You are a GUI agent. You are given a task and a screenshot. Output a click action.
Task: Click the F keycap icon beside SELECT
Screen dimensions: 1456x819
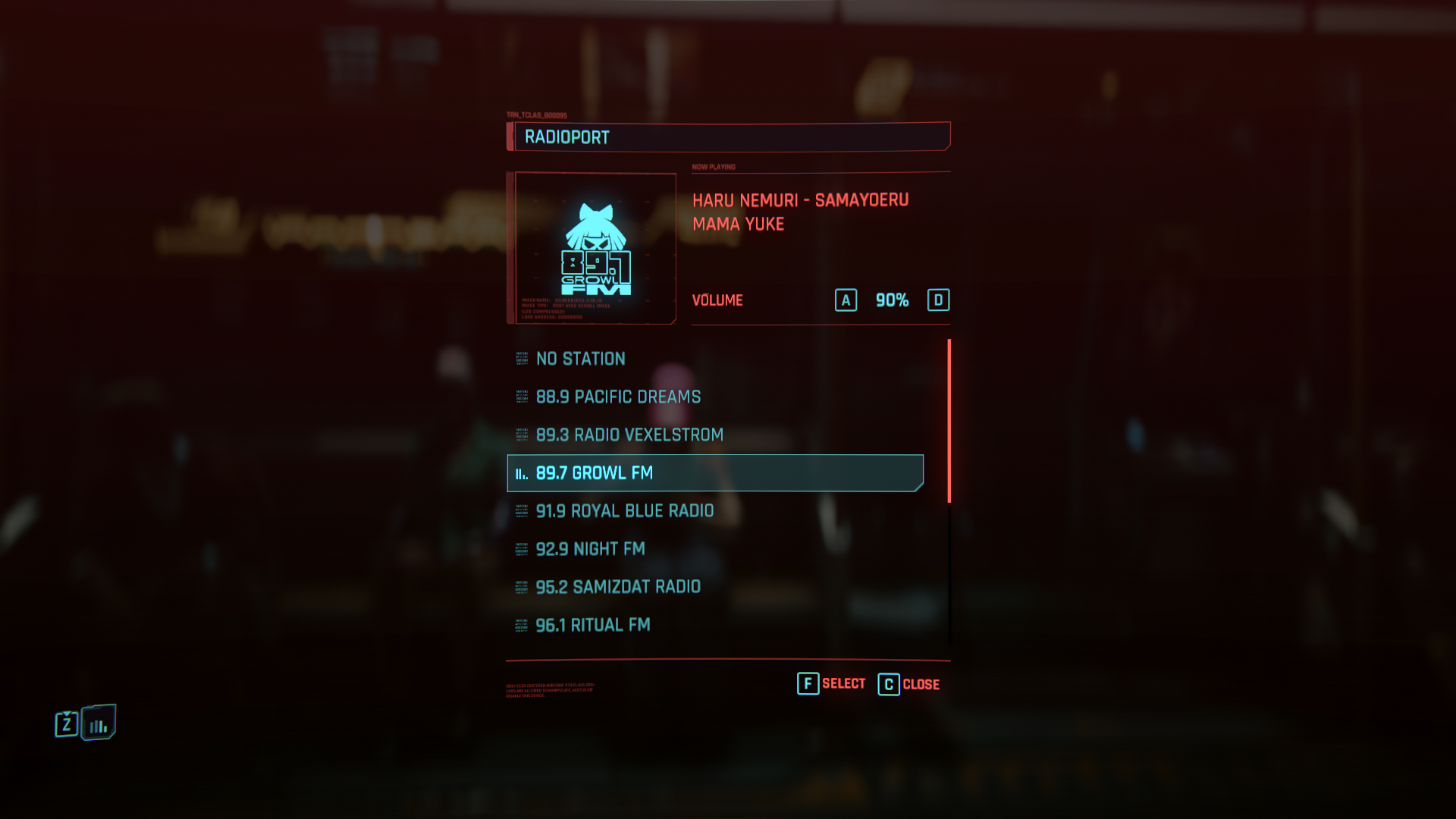807,683
